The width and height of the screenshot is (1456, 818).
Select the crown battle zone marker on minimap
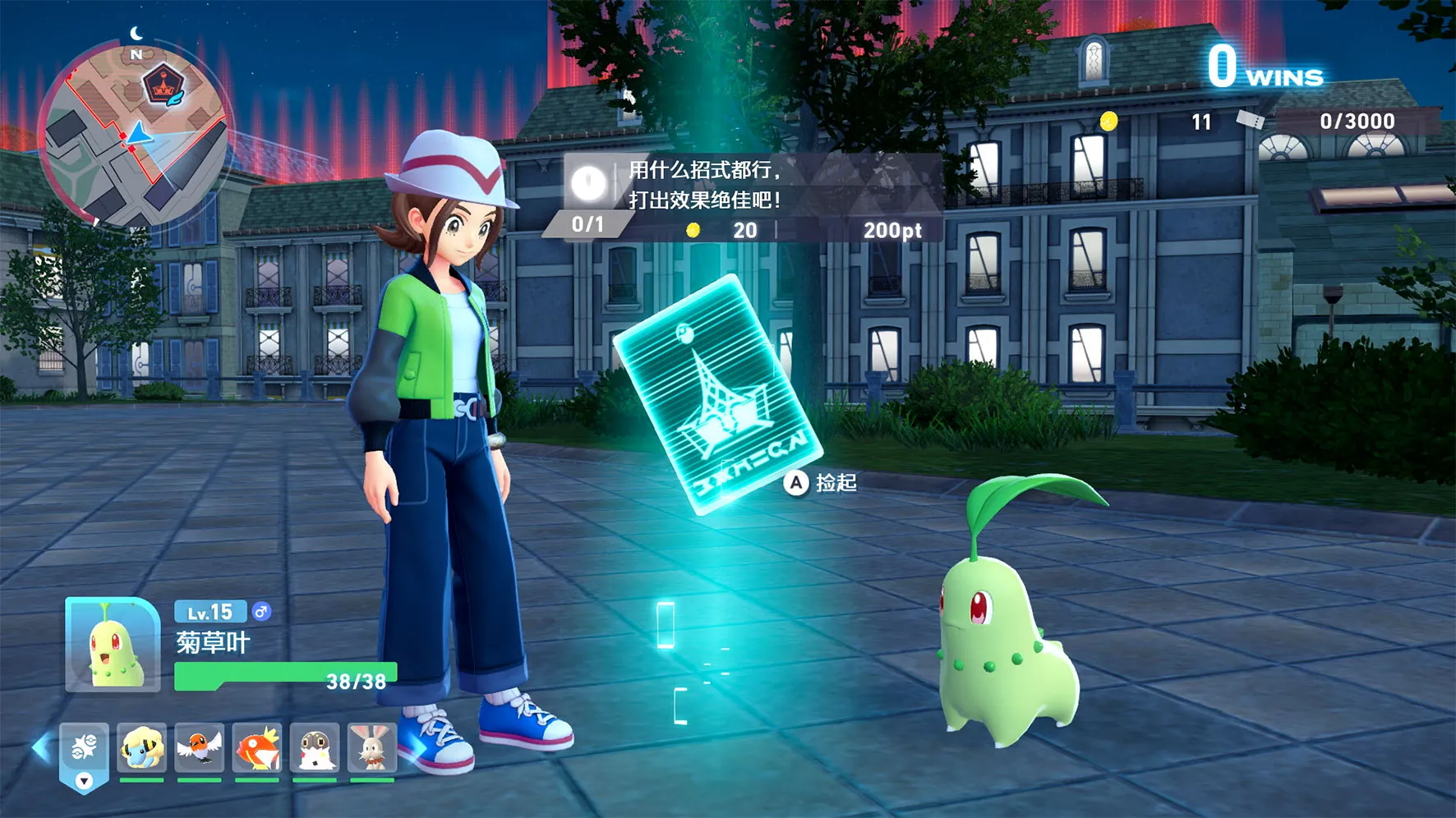(x=162, y=84)
